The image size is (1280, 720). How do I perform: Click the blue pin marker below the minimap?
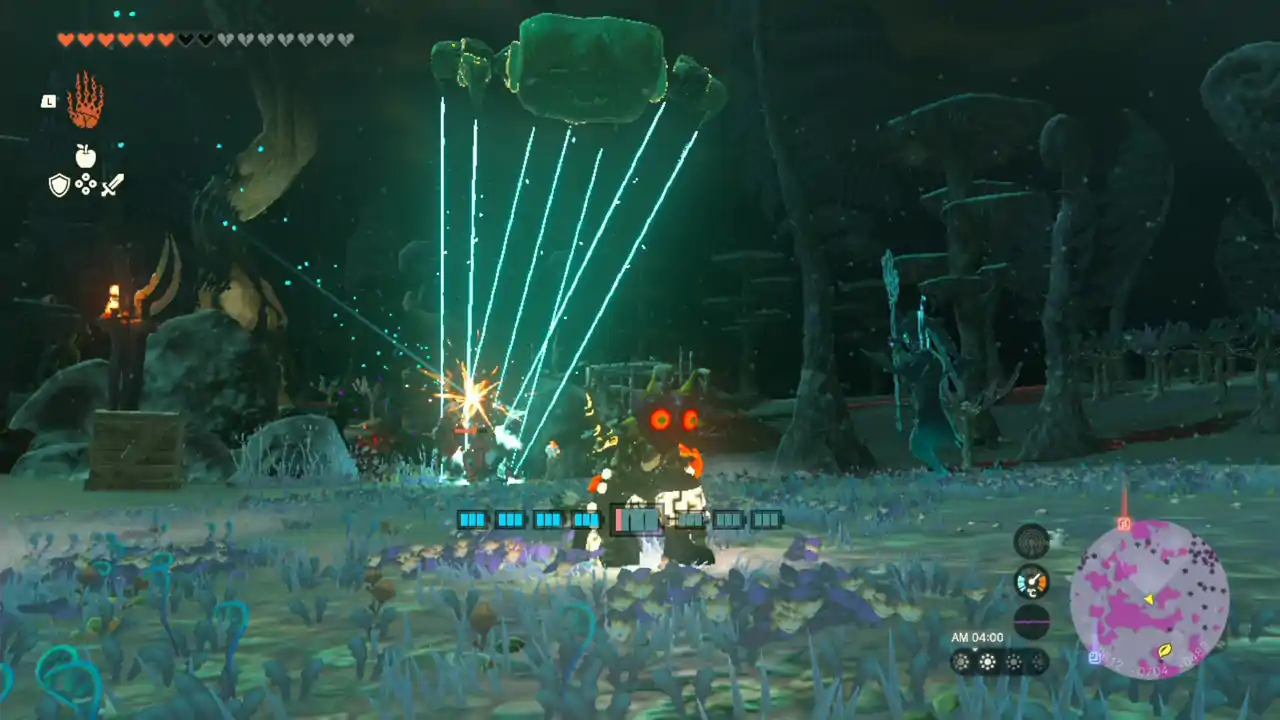pyautogui.click(x=1096, y=657)
